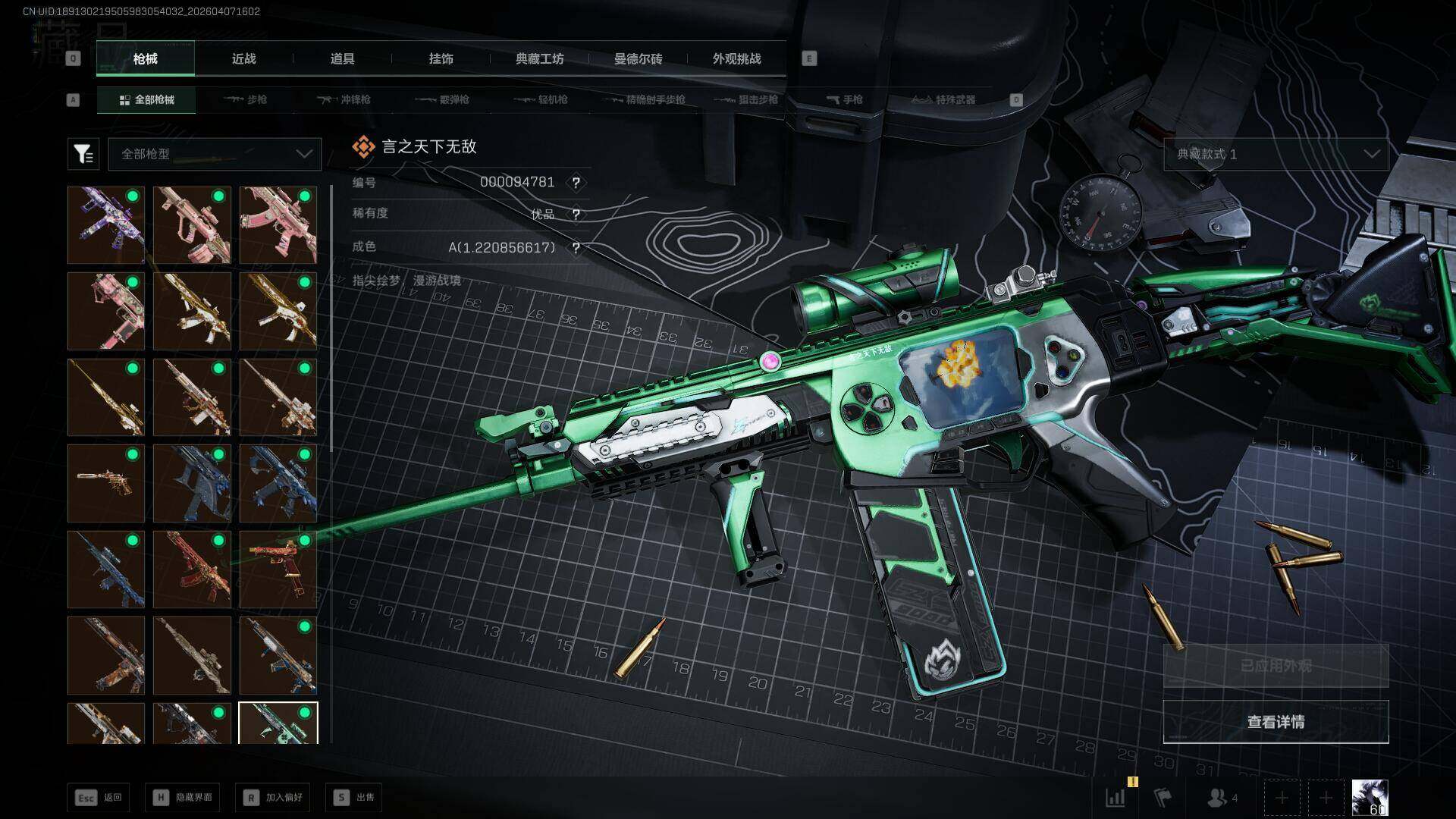This screenshot has height=819, width=1456.
Task: Click the filter funnel icon
Action: [x=83, y=154]
